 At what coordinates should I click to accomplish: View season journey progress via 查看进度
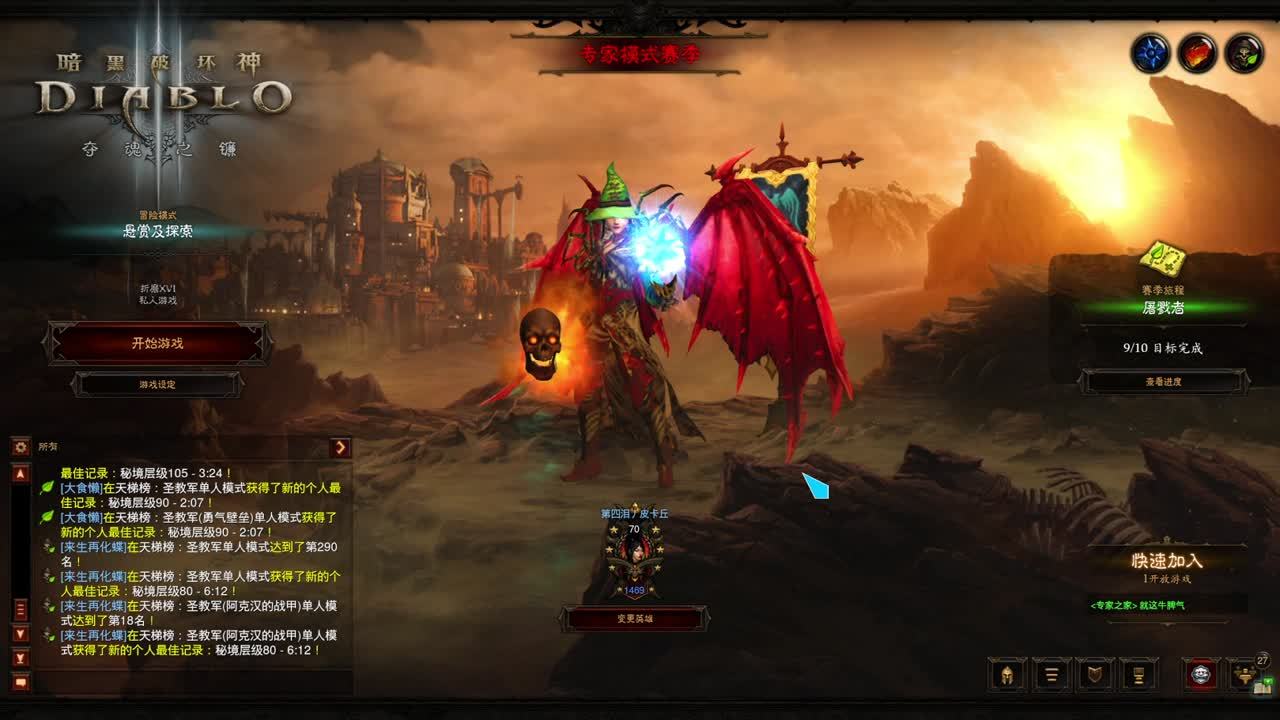tap(1163, 381)
